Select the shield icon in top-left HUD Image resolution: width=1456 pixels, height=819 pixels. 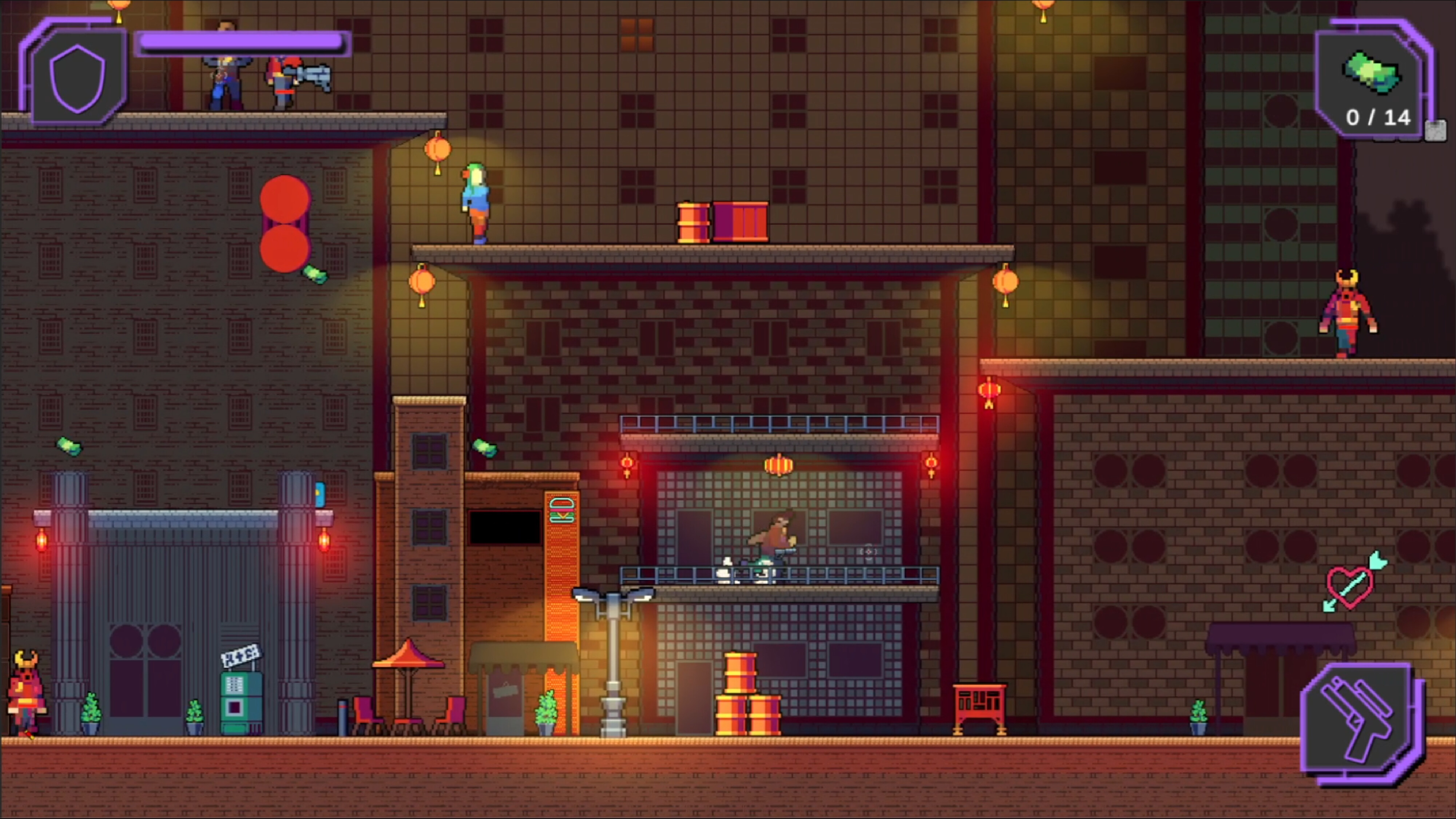pos(78,76)
